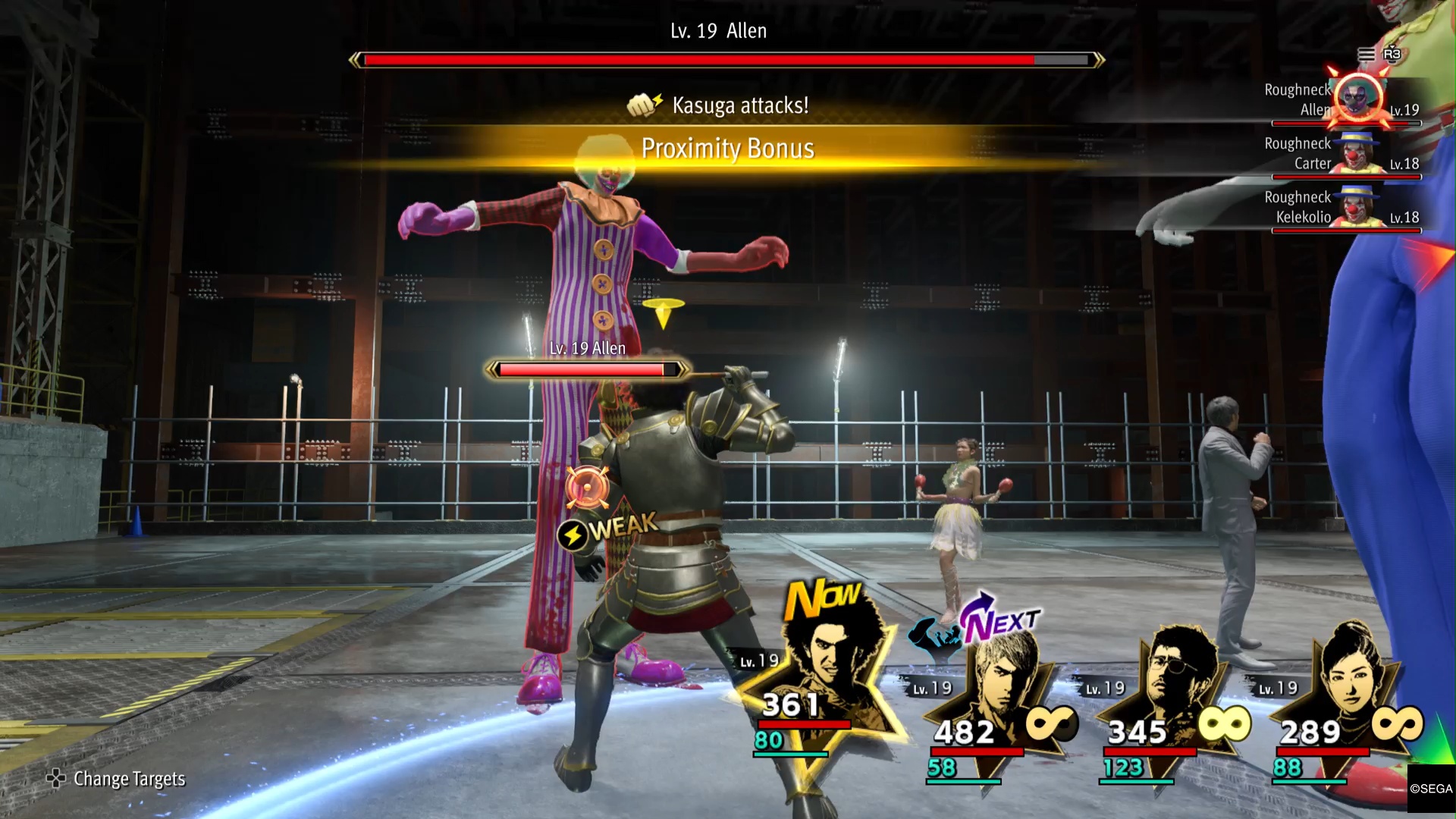Viewport: 1456px width, 819px height.
Task: Click the Proximity Bonus banner
Action: point(728,149)
